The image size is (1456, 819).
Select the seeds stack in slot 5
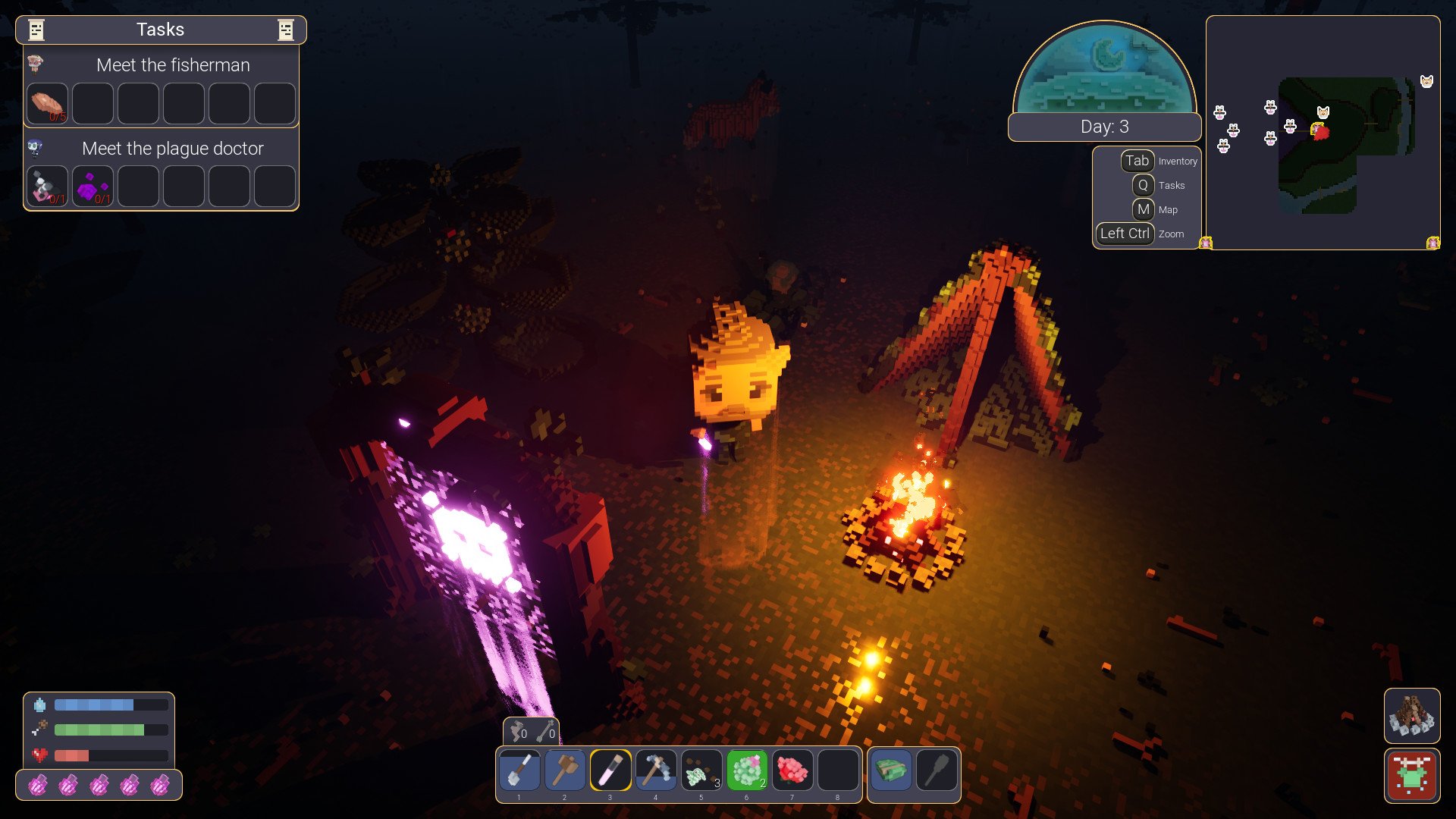pos(701,770)
